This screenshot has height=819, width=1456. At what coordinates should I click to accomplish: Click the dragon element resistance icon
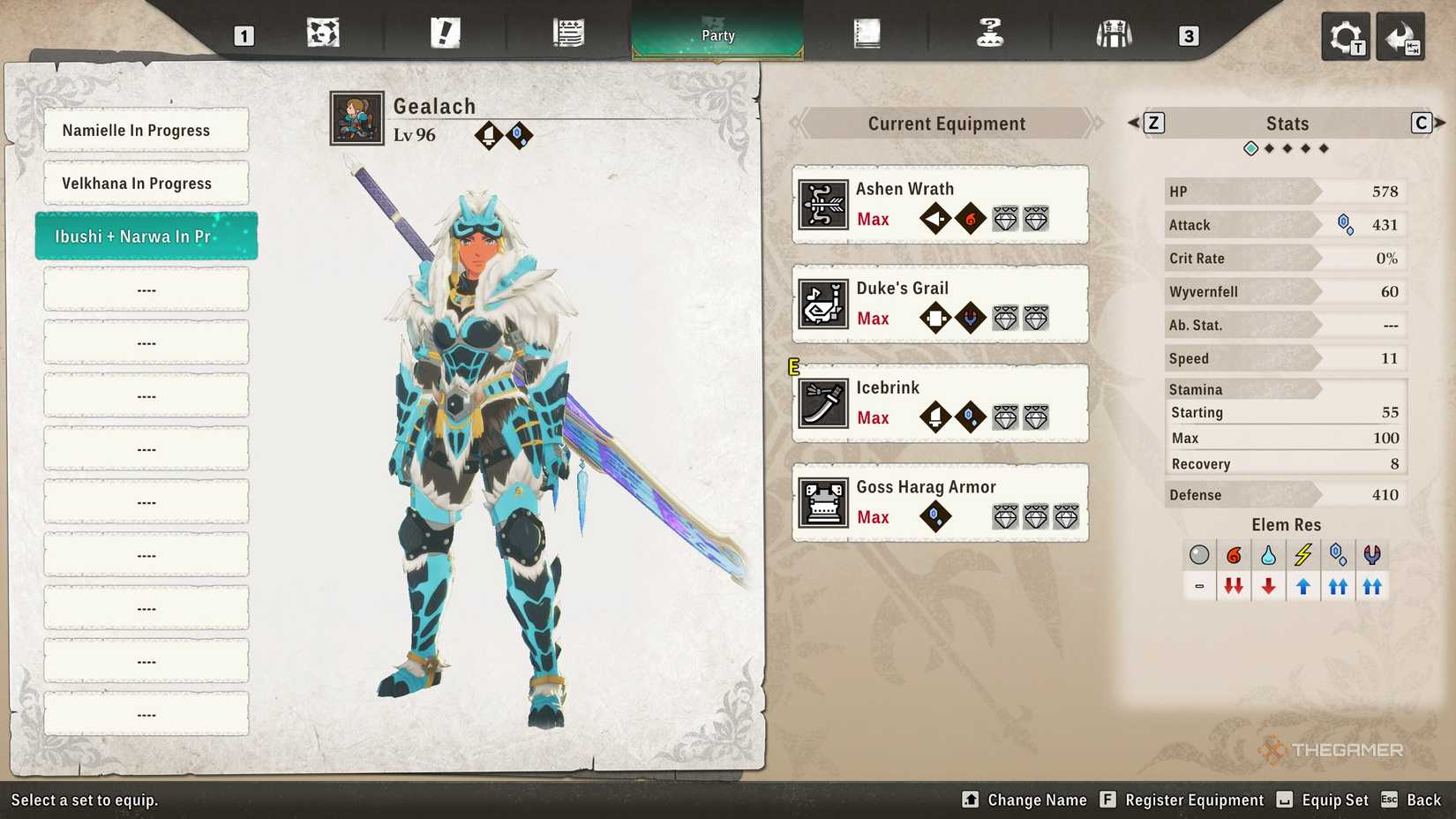[1372, 554]
